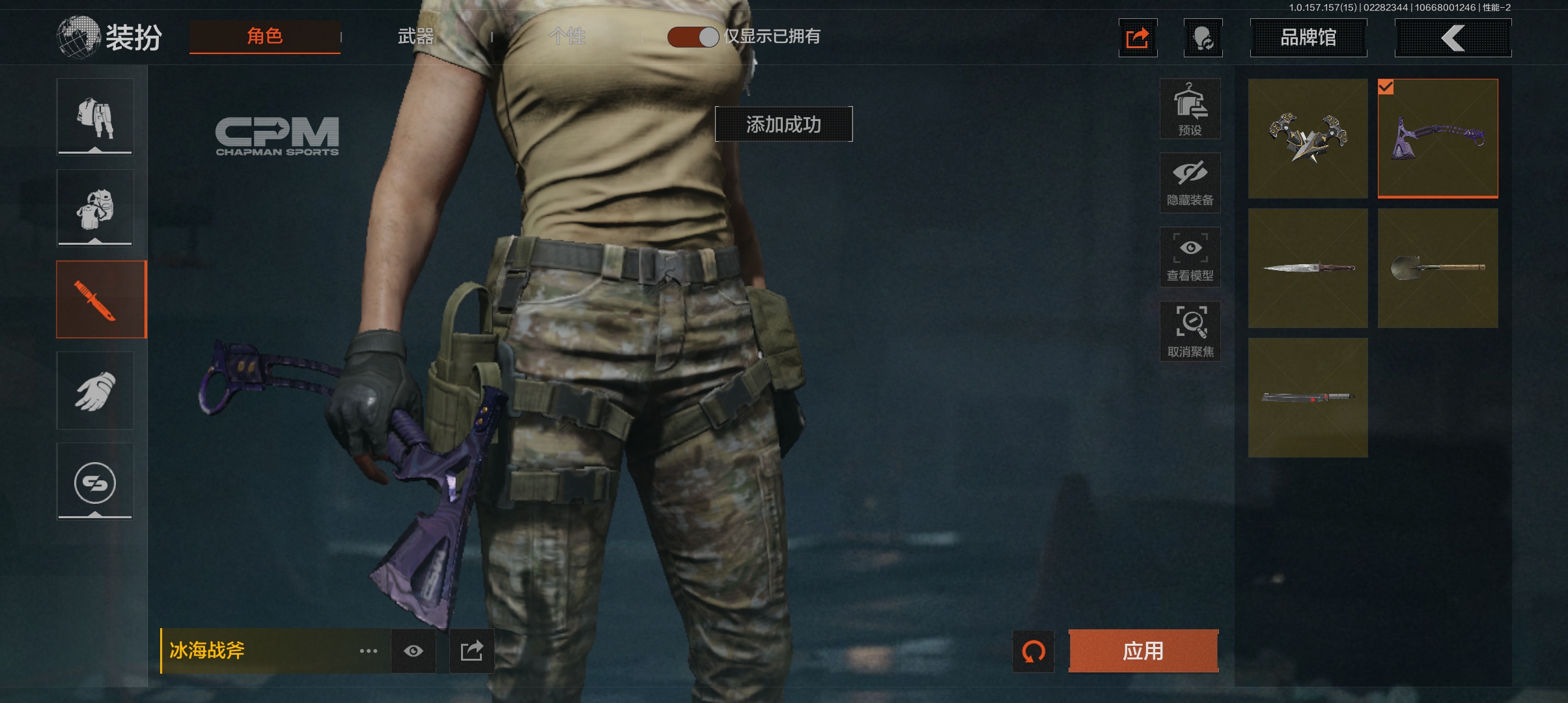Open the 冰海战斧 more options dots
The width and height of the screenshot is (1568, 703).
tap(369, 651)
